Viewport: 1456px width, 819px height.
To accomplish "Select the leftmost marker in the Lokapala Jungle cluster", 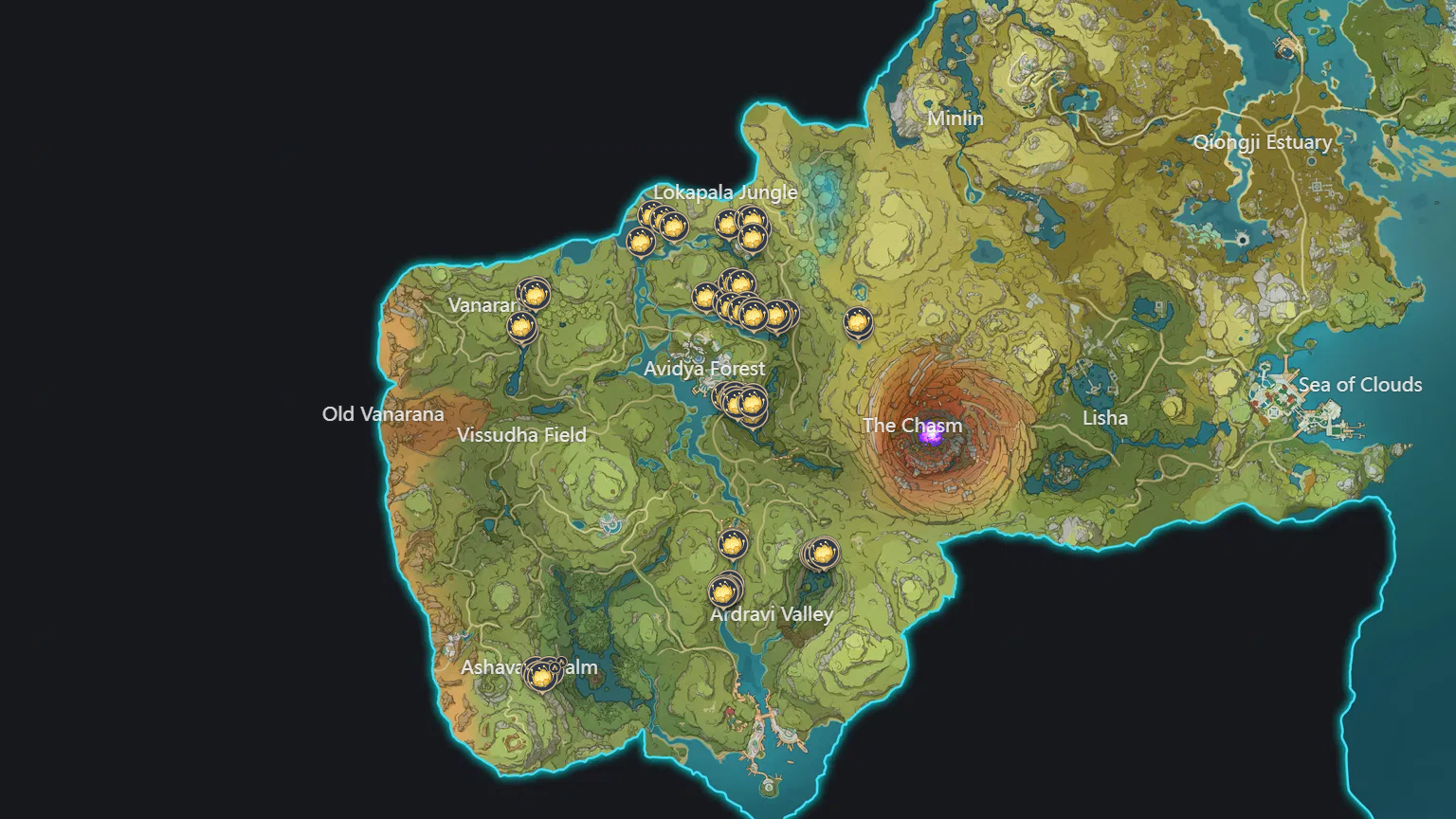I will point(639,242).
